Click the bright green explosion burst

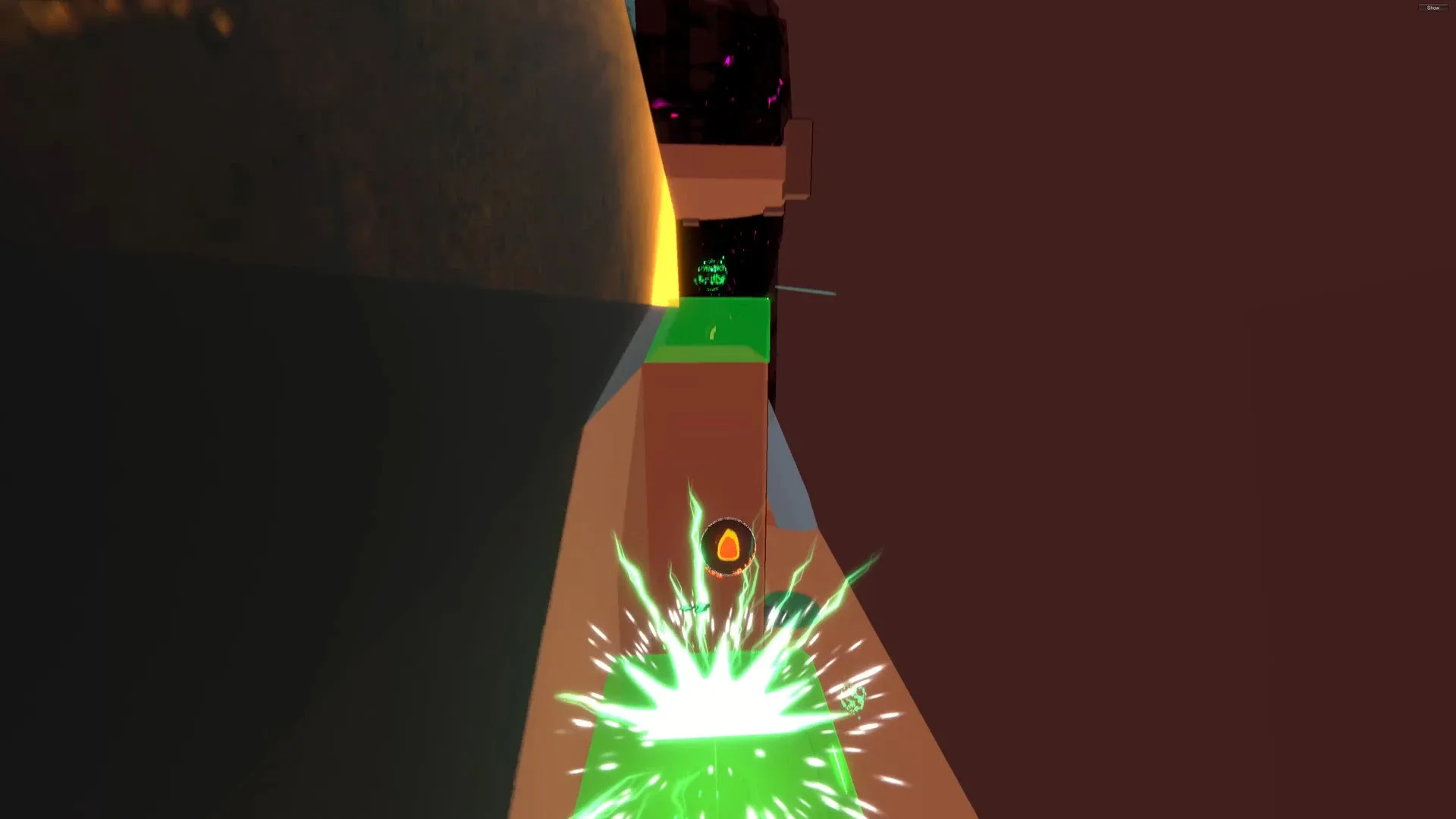click(x=720, y=698)
